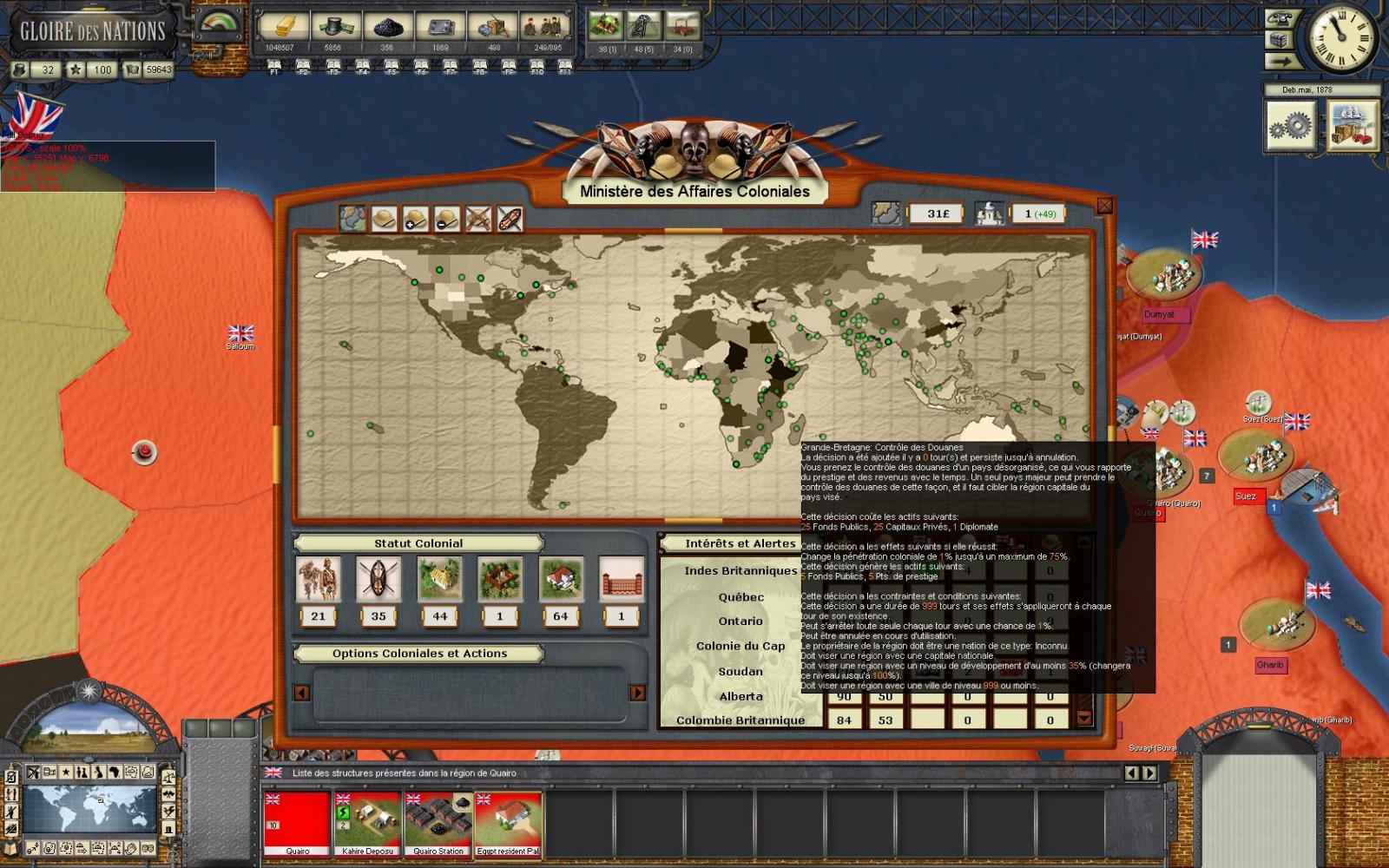Select Colonie du Cap from the list
The width and height of the screenshot is (1389, 868).
coord(739,646)
